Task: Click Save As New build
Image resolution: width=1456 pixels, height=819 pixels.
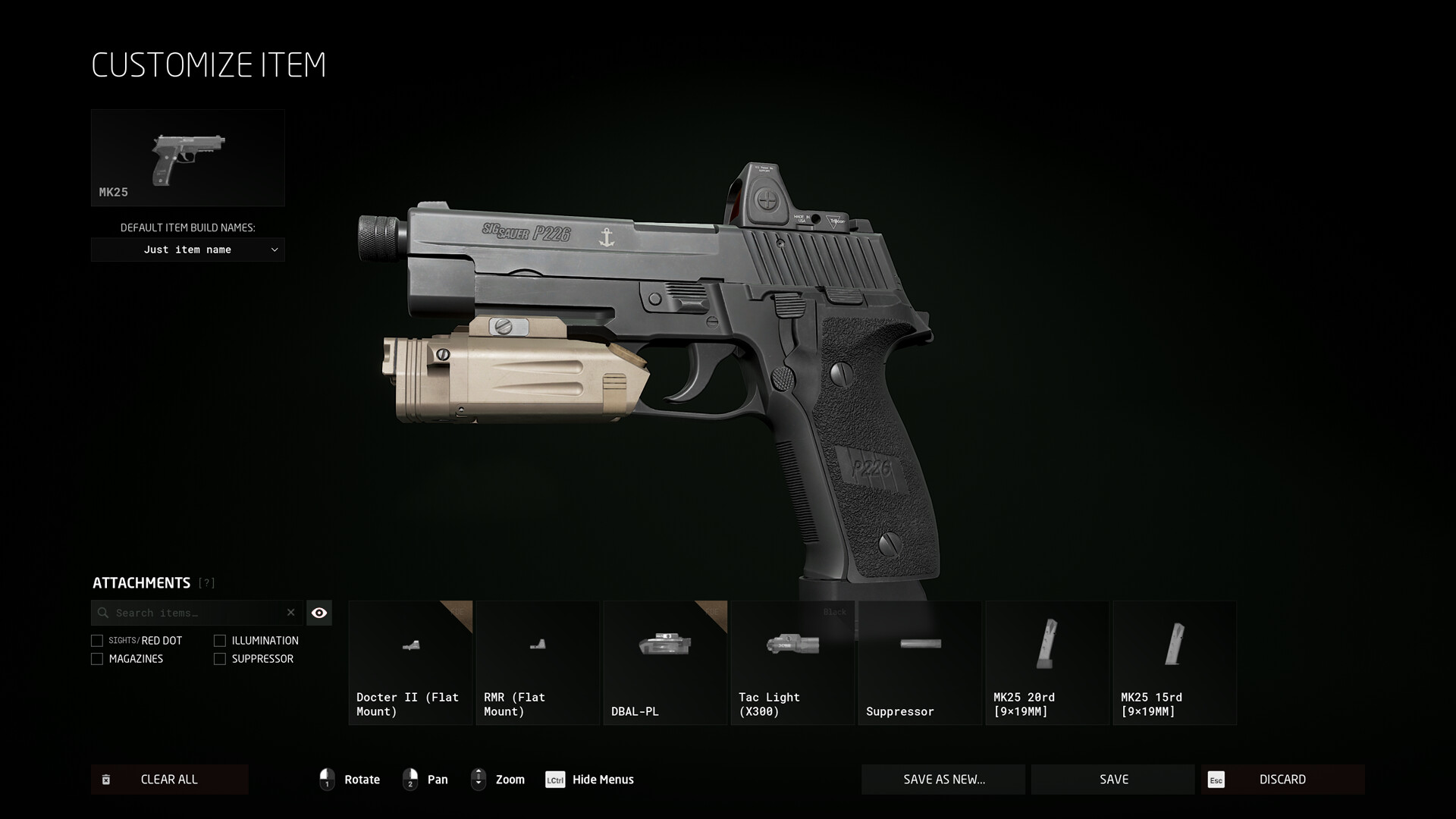Action: click(x=943, y=780)
